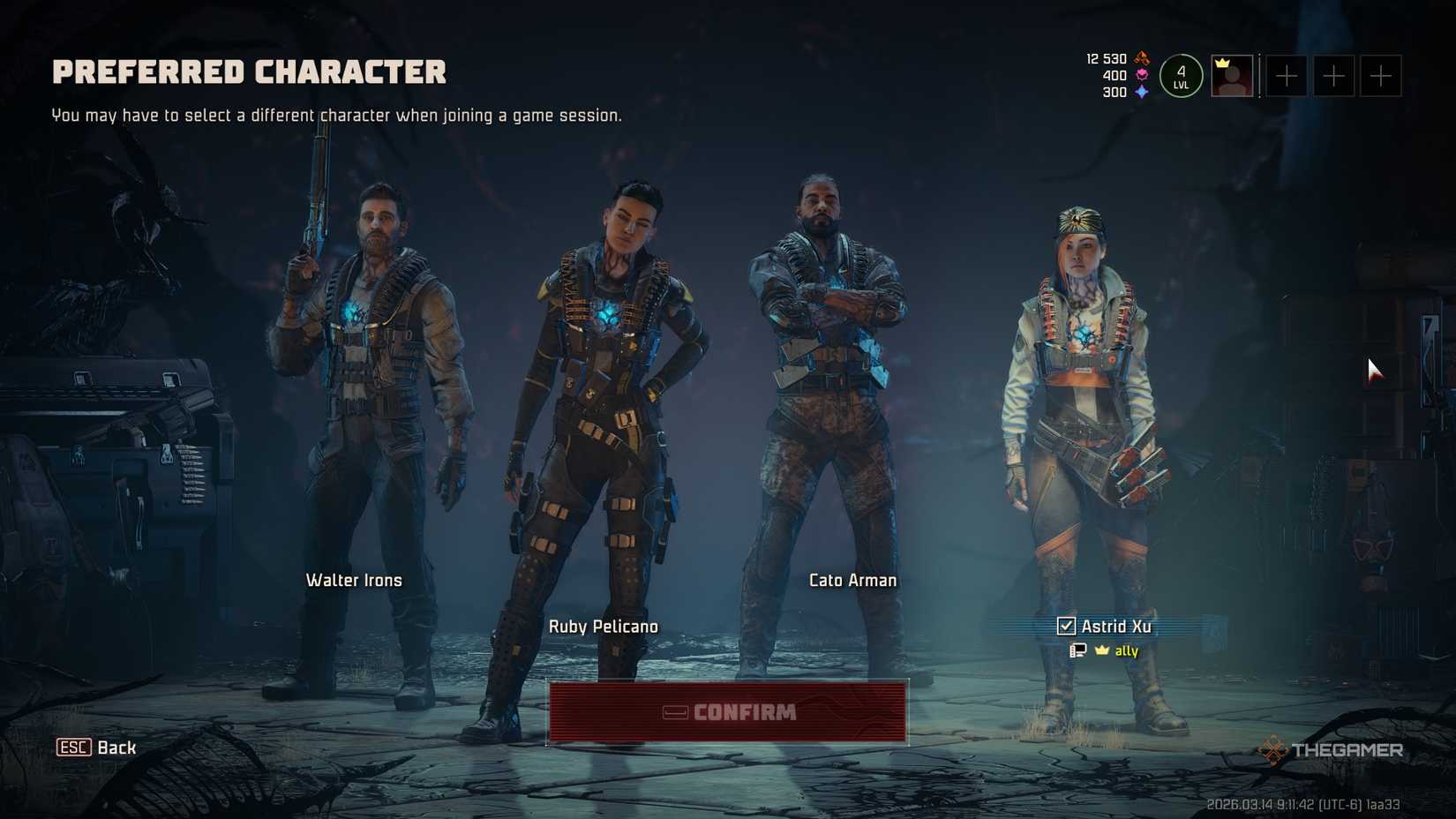Click the level 4 badge circle
The width and height of the screenshot is (1456, 819).
(1181, 76)
